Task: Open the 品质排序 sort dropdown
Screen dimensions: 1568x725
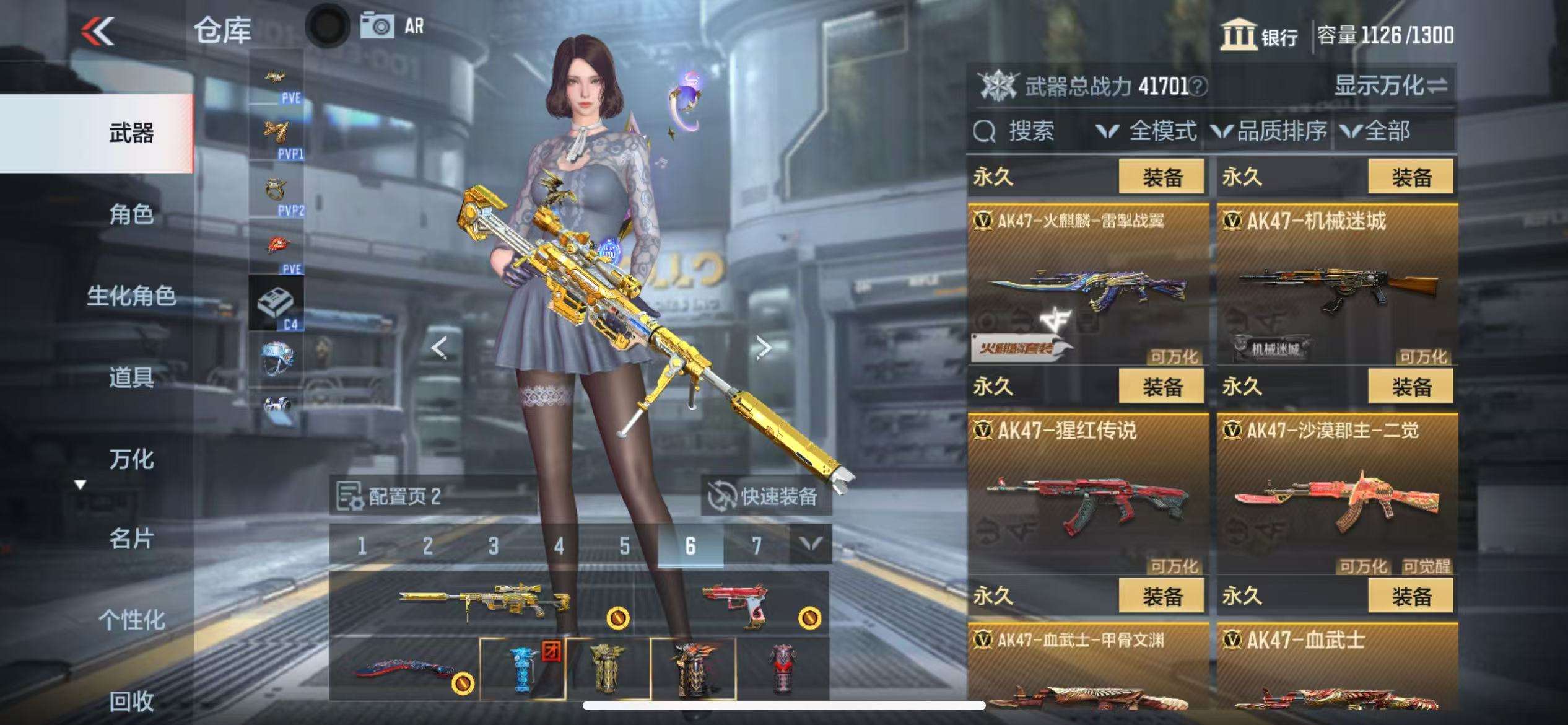Action: click(1270, 131)
